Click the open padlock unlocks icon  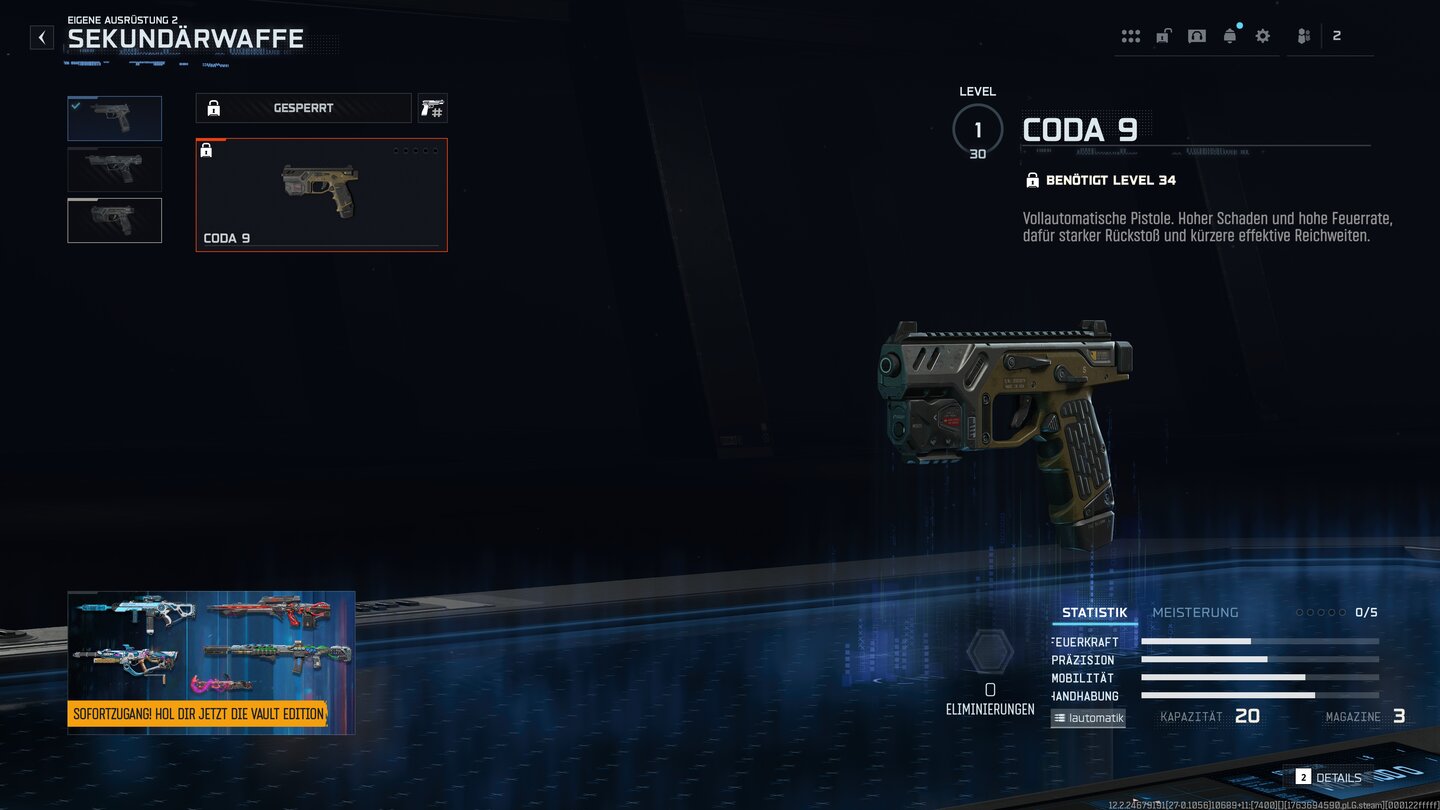point(1163,36)
